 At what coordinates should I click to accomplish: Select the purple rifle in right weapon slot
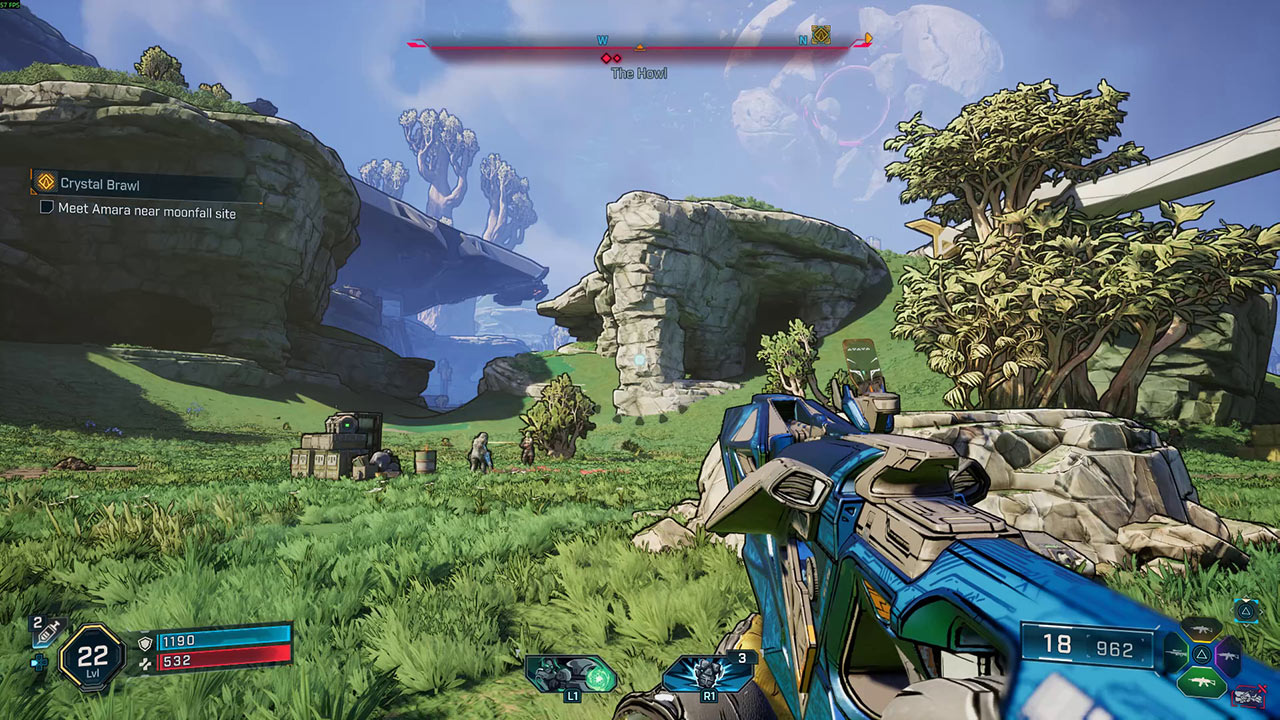(x=1229, y=655)
